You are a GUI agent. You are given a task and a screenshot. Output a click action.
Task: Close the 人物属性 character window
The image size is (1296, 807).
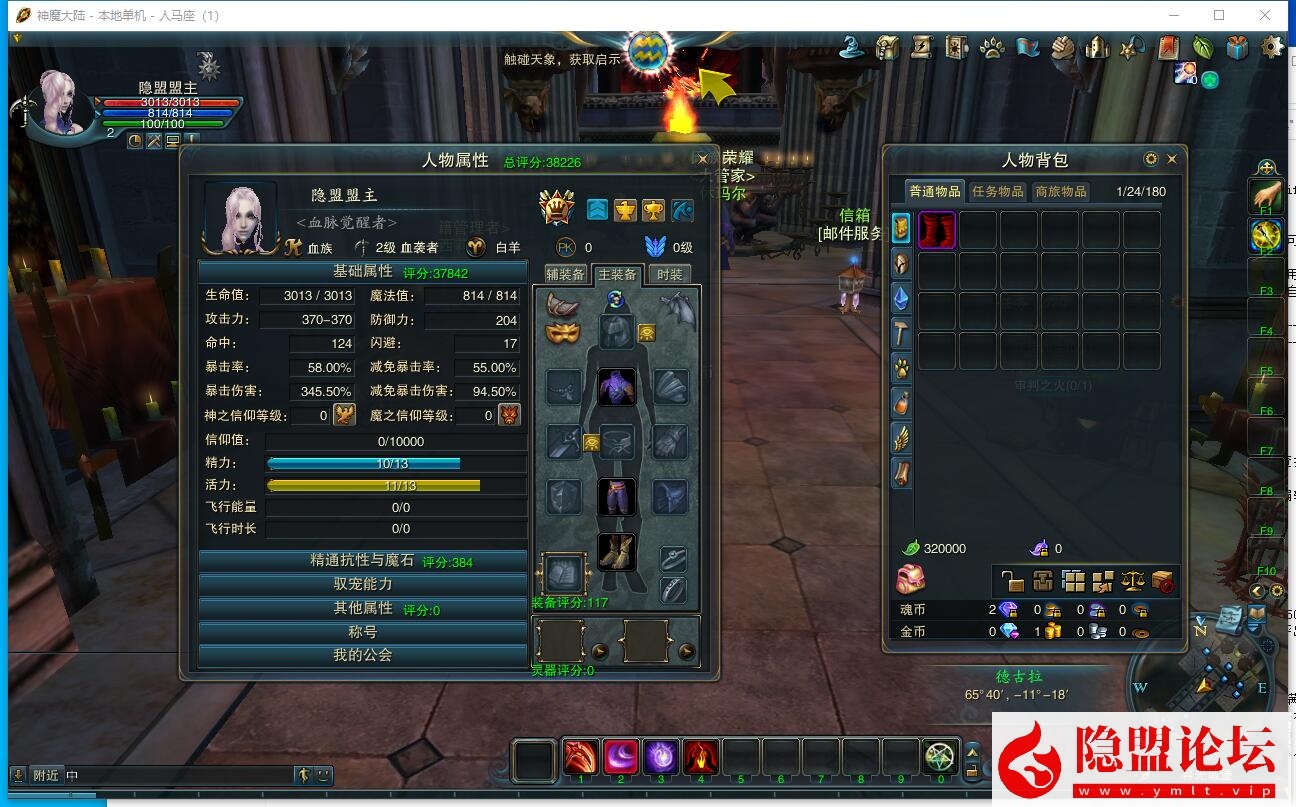point(702,160)
